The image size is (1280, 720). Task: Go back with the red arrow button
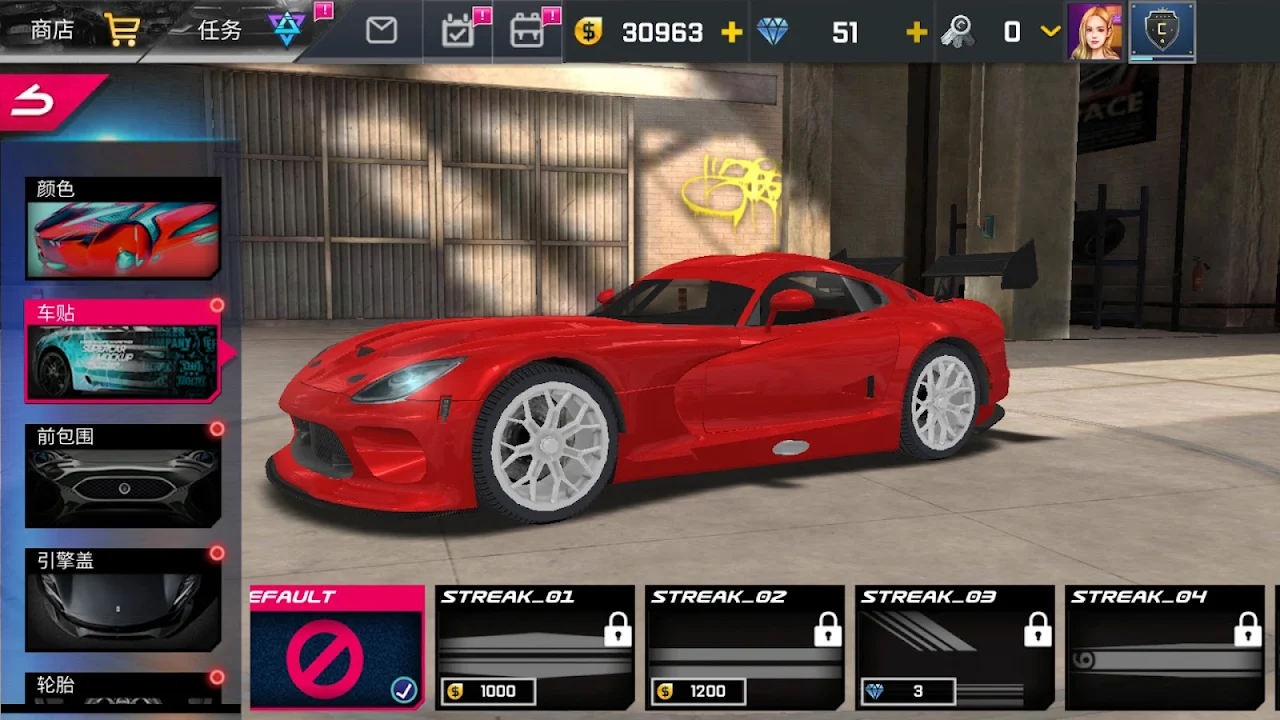[x=40, y=98]
